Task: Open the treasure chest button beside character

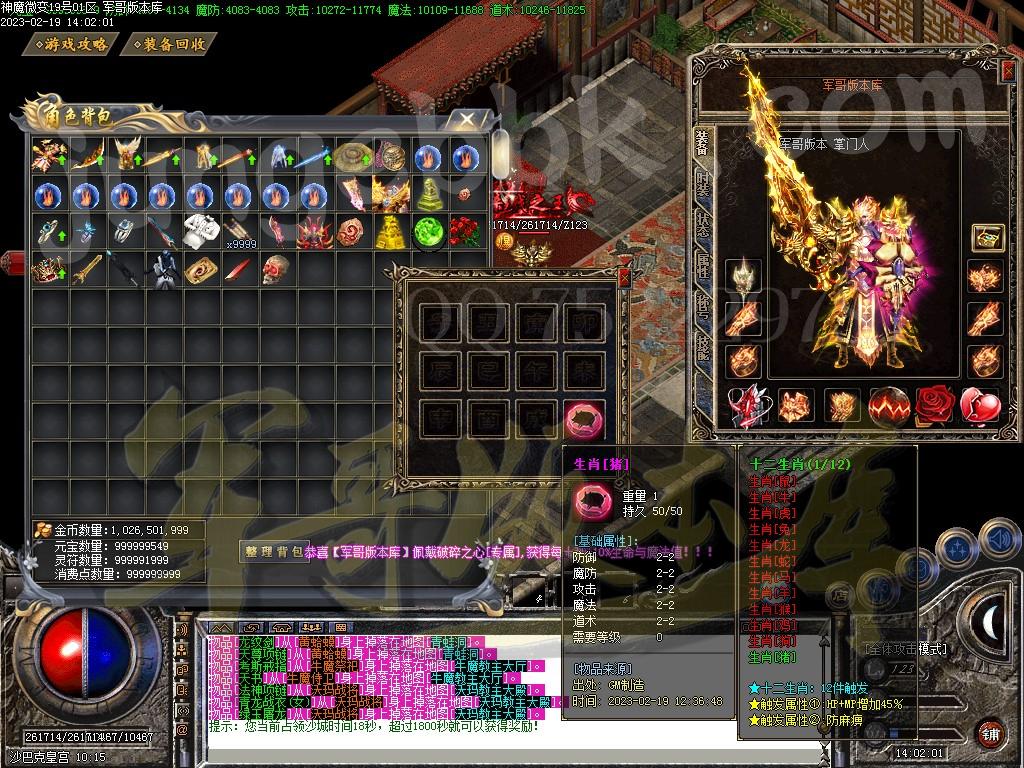Action: coord(987,238)
